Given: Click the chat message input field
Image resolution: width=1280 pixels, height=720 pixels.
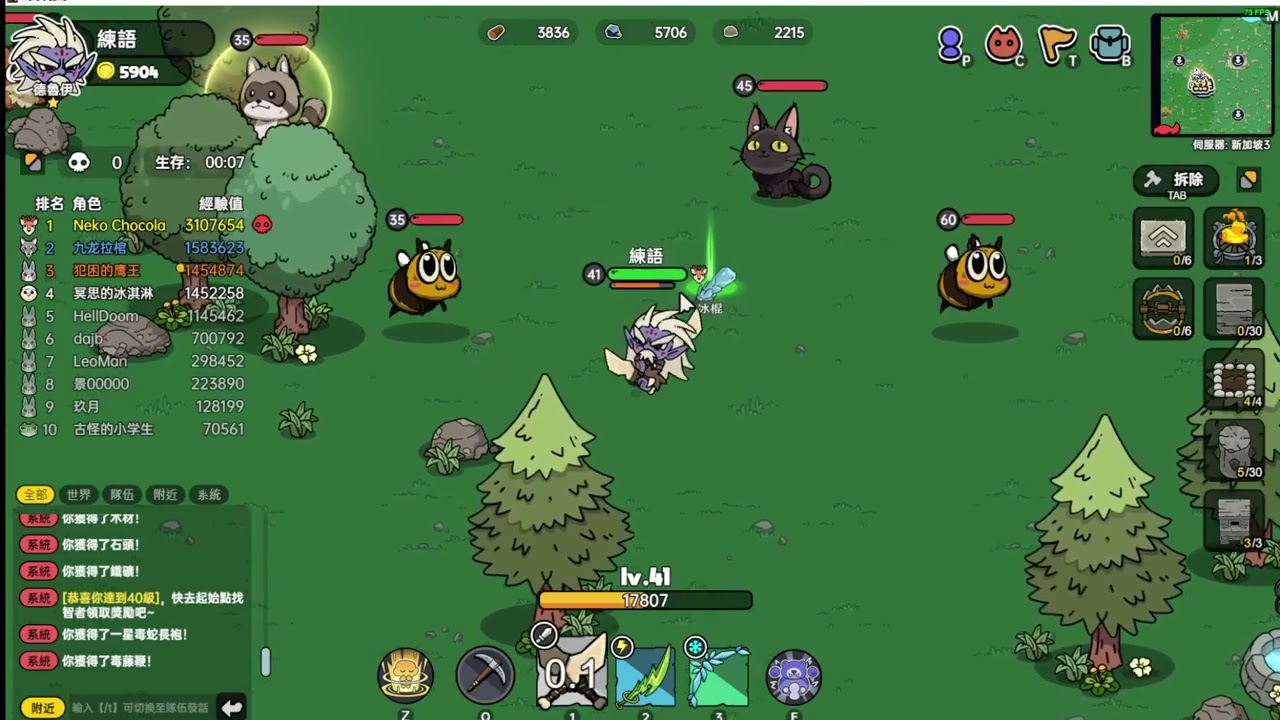Looking at the screenshot, I should pyautogui.click(x=140, y=708).
